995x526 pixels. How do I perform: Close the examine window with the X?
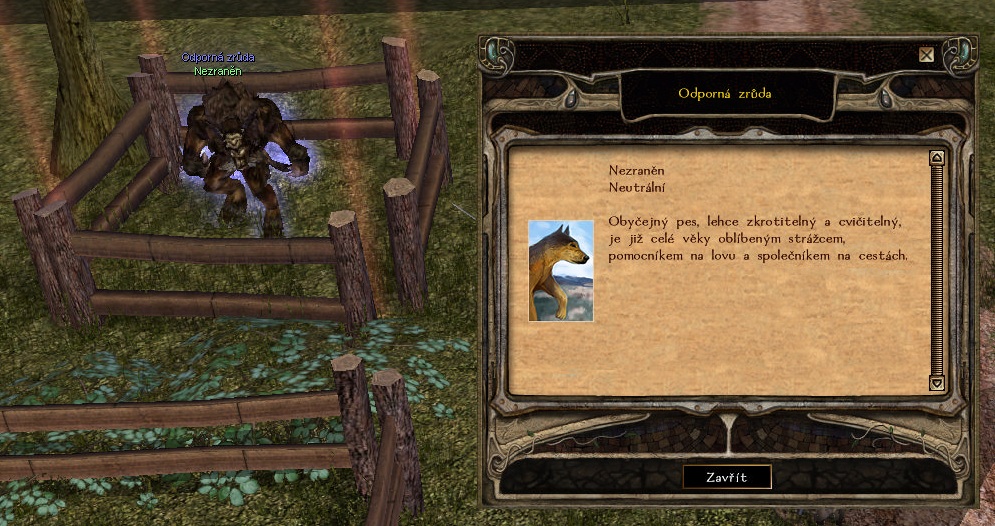pos(927,55)
